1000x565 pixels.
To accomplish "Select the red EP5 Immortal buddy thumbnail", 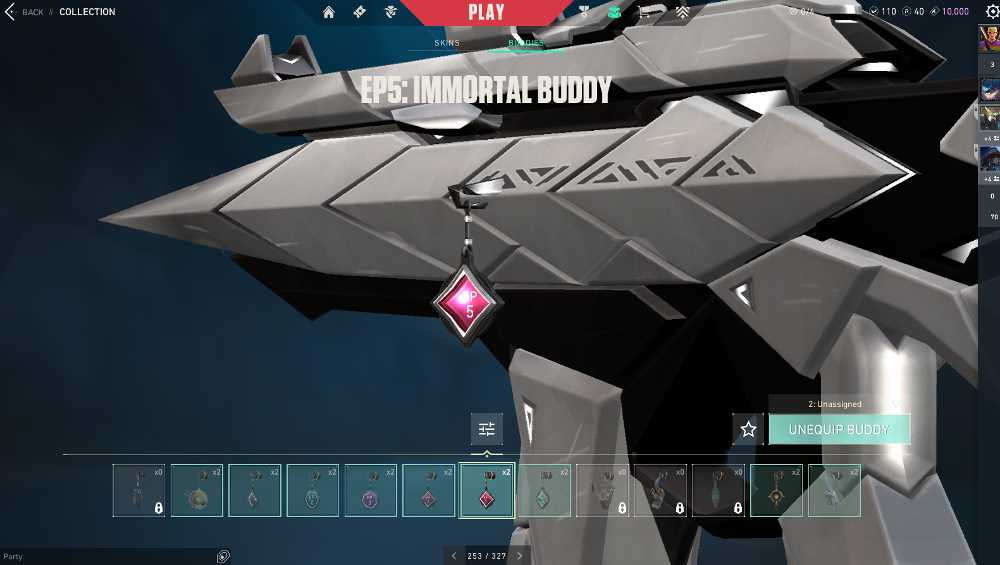I will point(487,490).
